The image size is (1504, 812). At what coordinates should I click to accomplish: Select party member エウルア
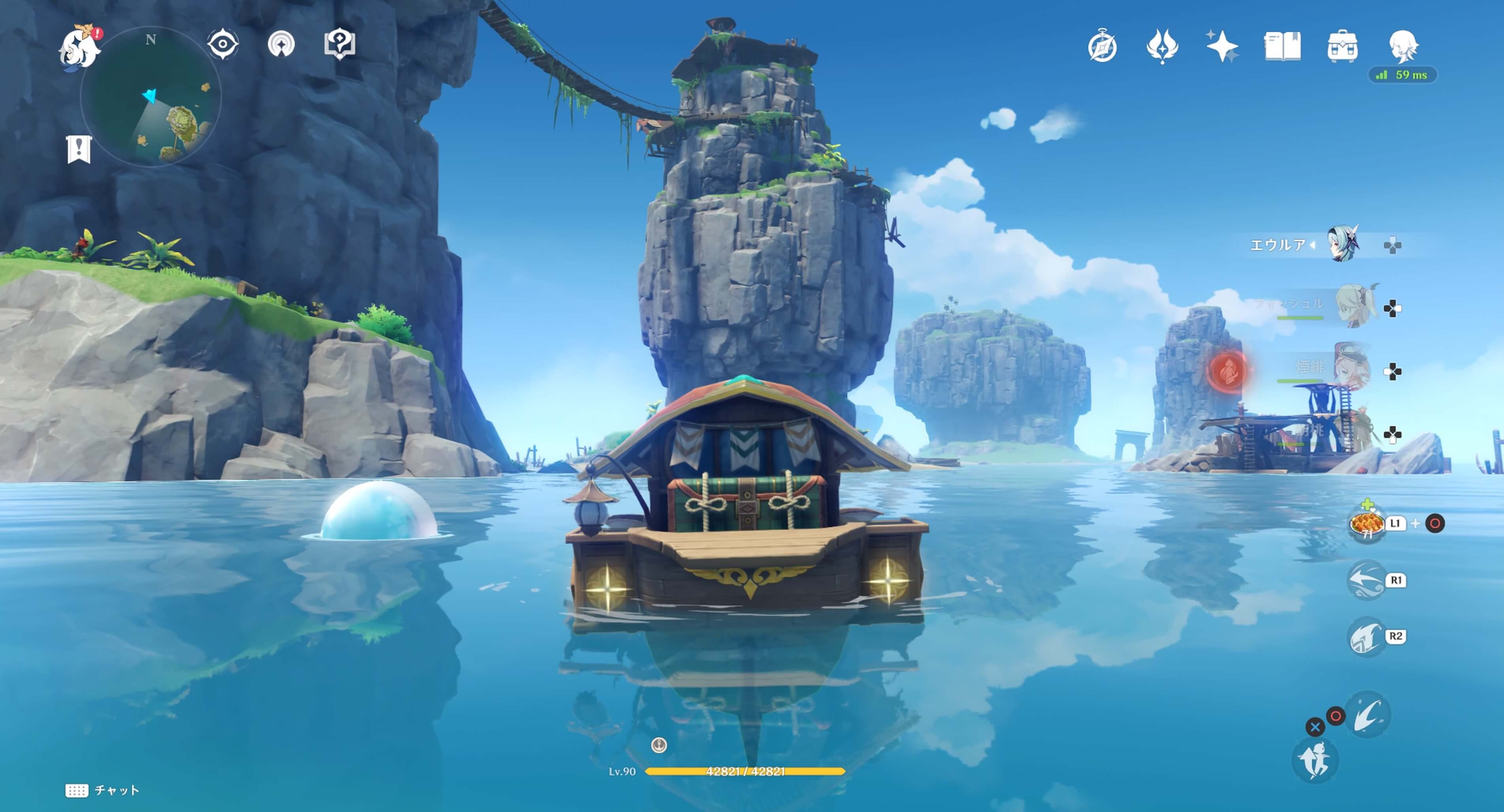1343,244
